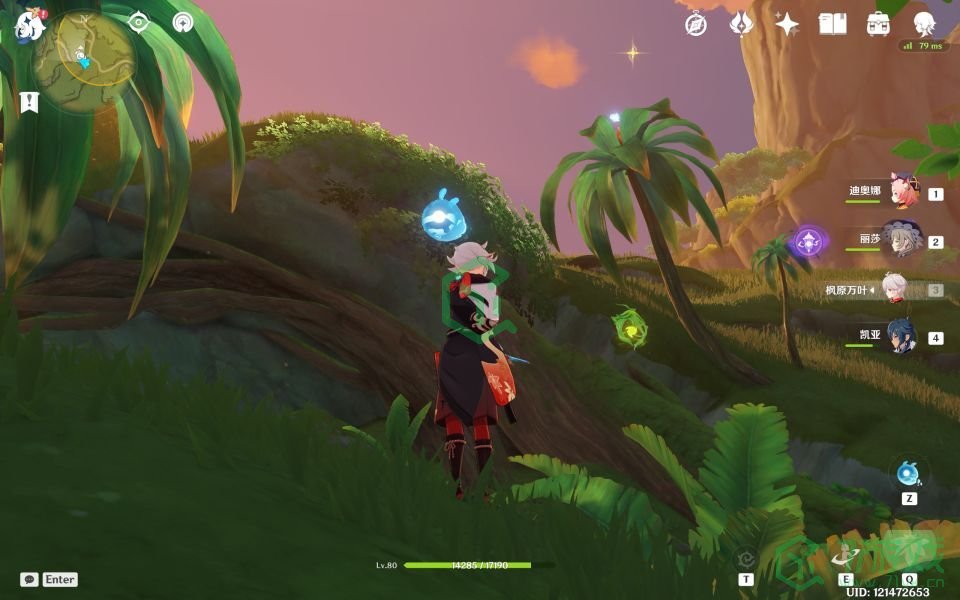The image size is (960, 600).
Task: Click the radiating star icon beside minimap
Action: coord(183,23)
